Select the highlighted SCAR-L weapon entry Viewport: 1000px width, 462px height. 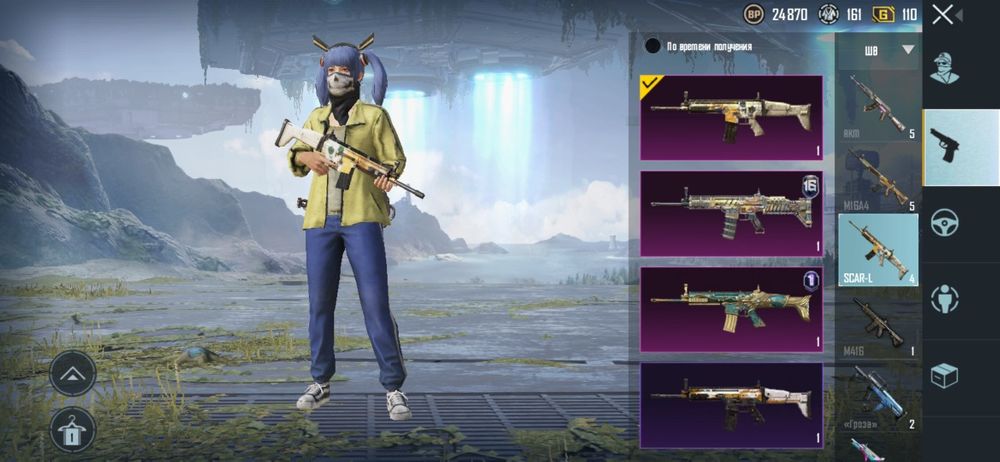click(x=878, y=250)
